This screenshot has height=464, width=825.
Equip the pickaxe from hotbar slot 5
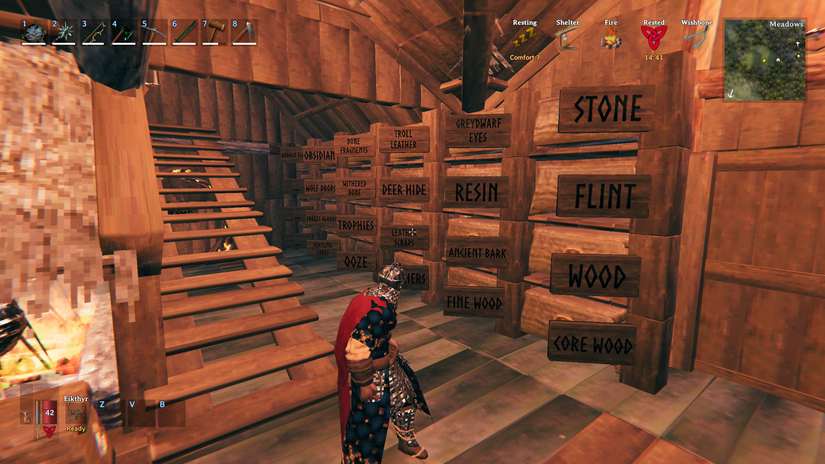point(154,33)
